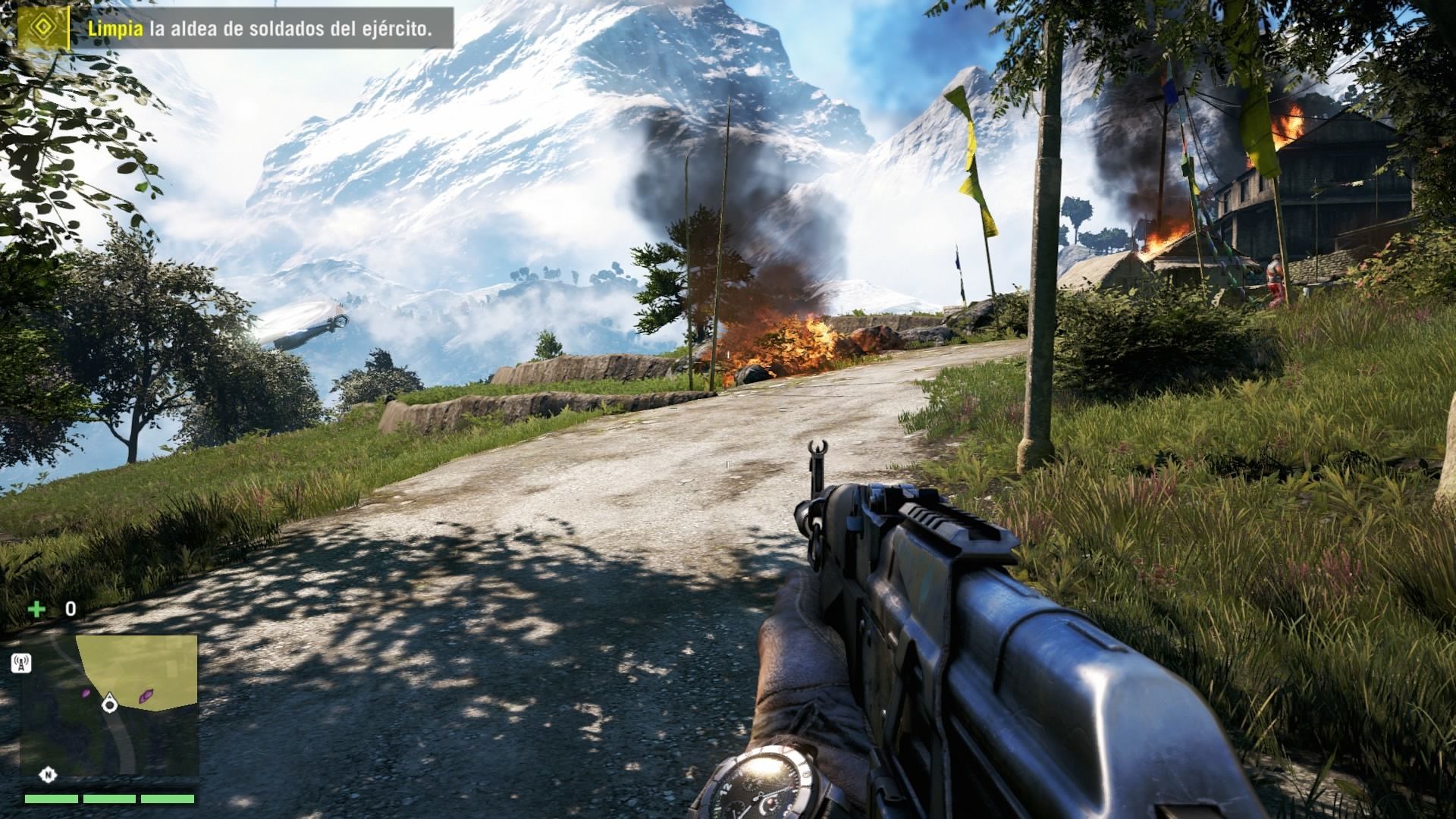
Task: Select the 'Limpia la aldea' objective tracker text
Action: pos(259,30)
